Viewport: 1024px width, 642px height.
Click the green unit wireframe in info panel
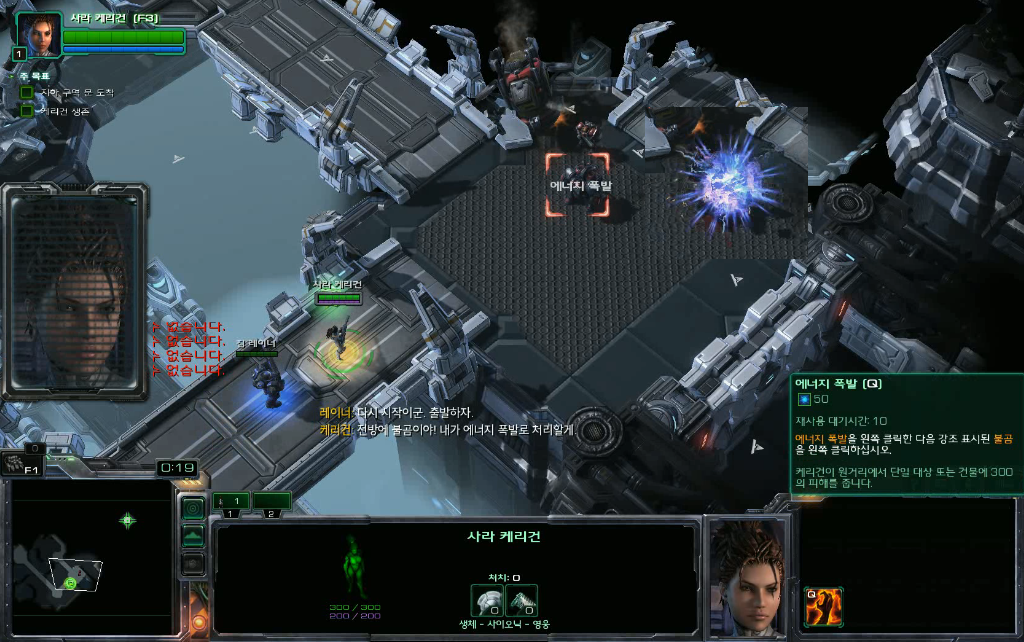[x=356, y=566]
